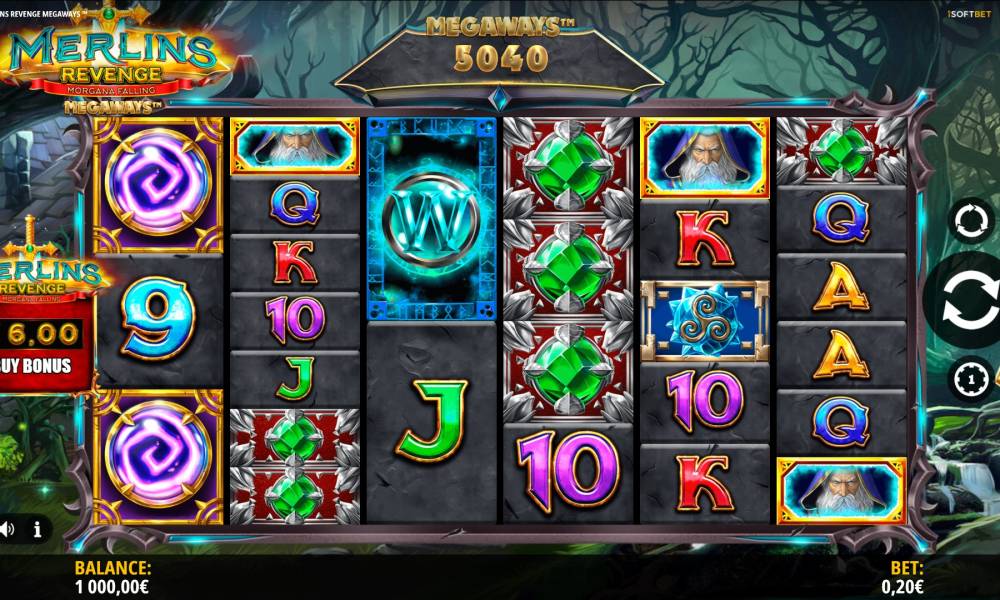This screenshot has width=1000, height=600.
Task: Open autoplay with the small circular arrows button
Action: [x=970, y=220]
